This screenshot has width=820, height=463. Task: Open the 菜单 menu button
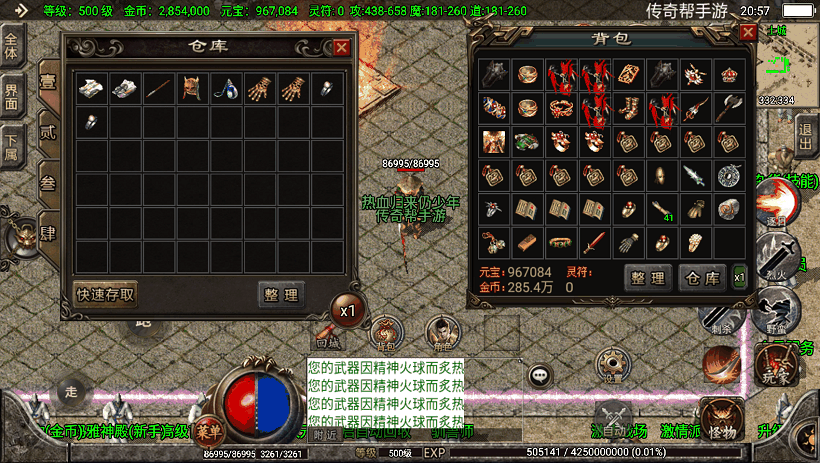coord(208,430)
